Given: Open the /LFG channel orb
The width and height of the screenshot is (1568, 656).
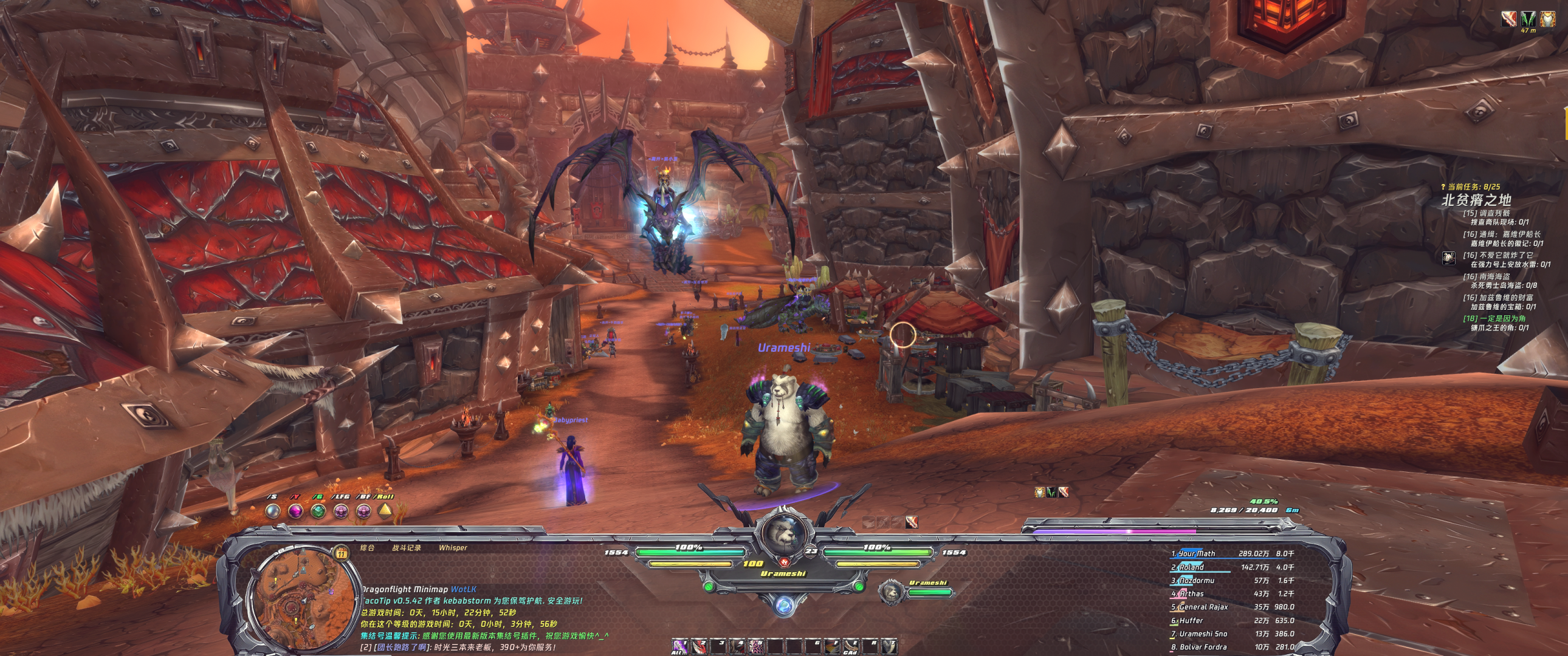Looking at the screenshot, I should click(340, 511).
